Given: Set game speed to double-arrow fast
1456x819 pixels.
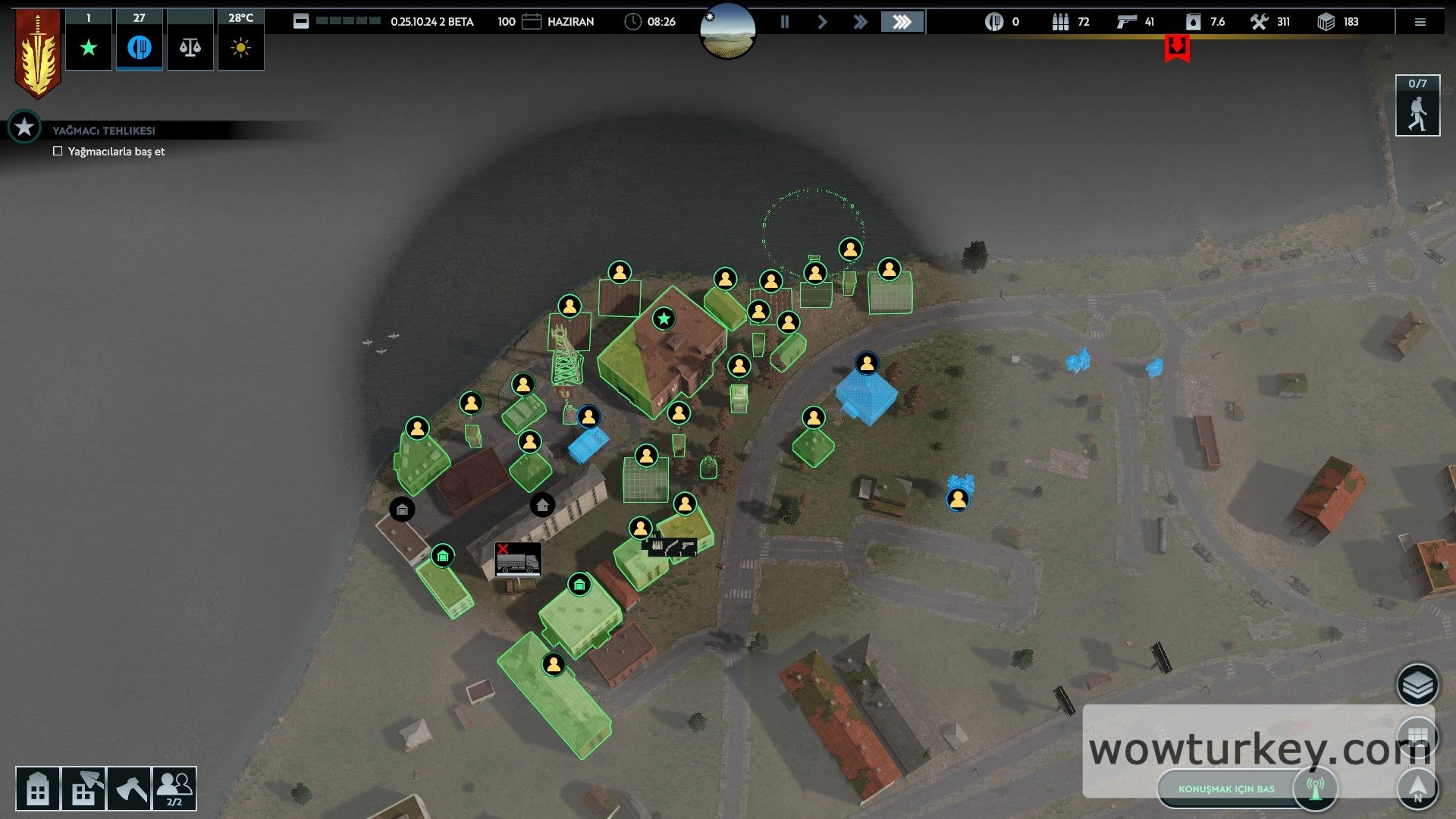Looking at the screenshot, I should click(860, 22).
